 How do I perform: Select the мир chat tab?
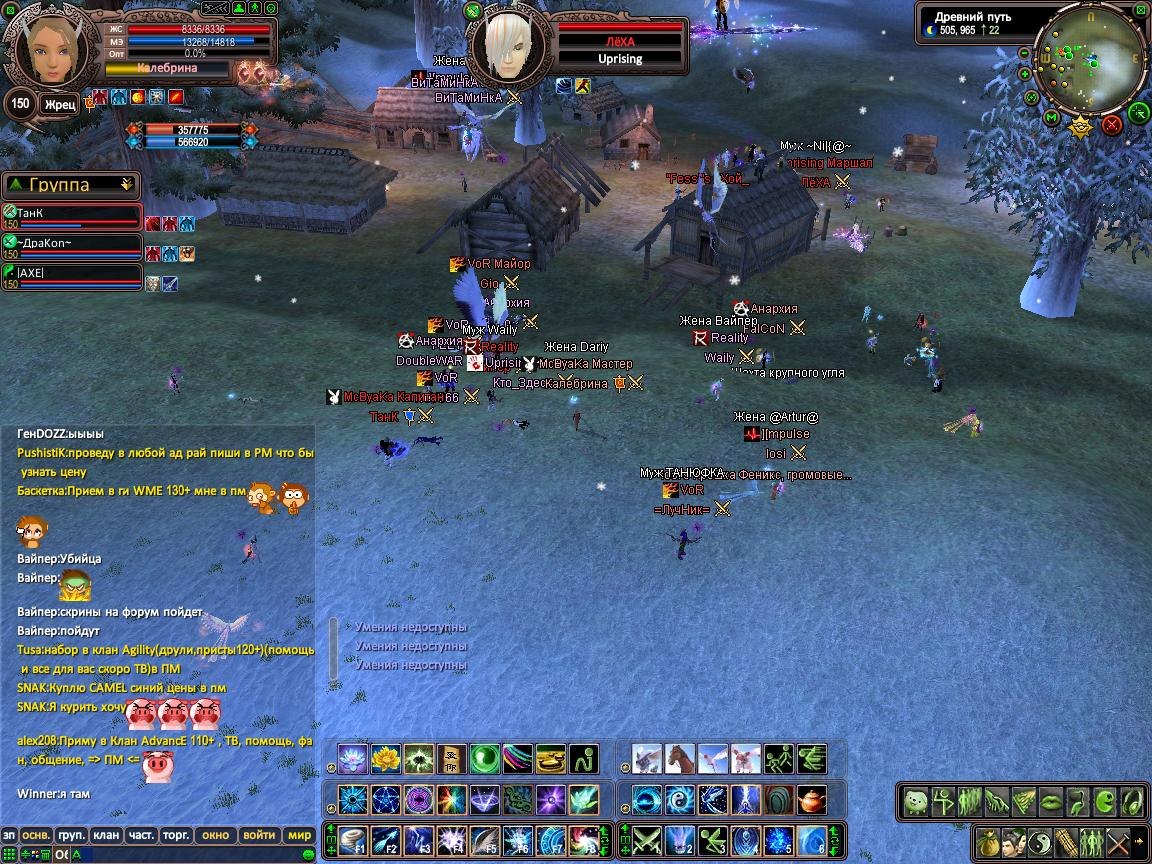[299, 835]
